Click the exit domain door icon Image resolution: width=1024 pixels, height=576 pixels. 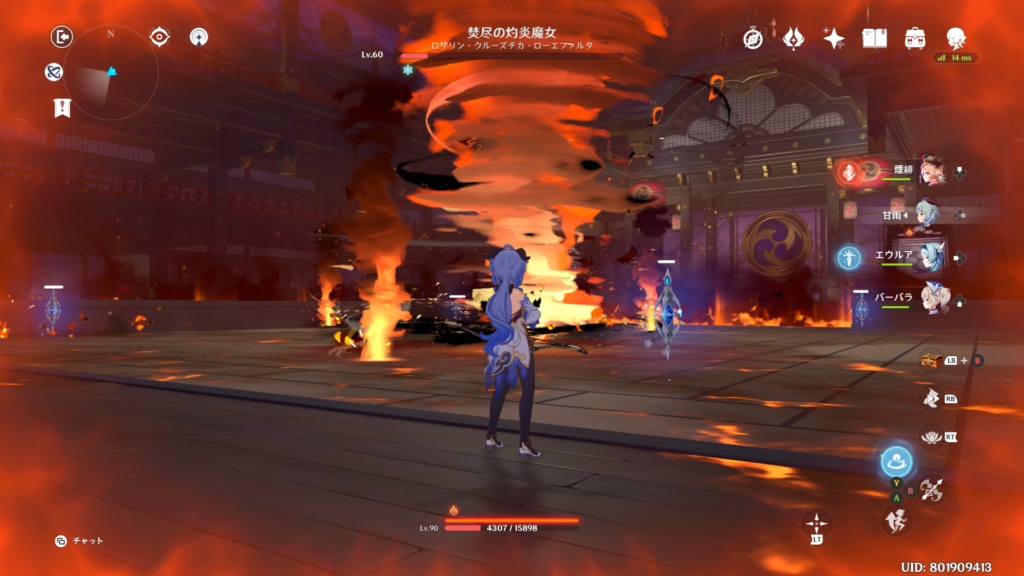[x=62, y=37]
